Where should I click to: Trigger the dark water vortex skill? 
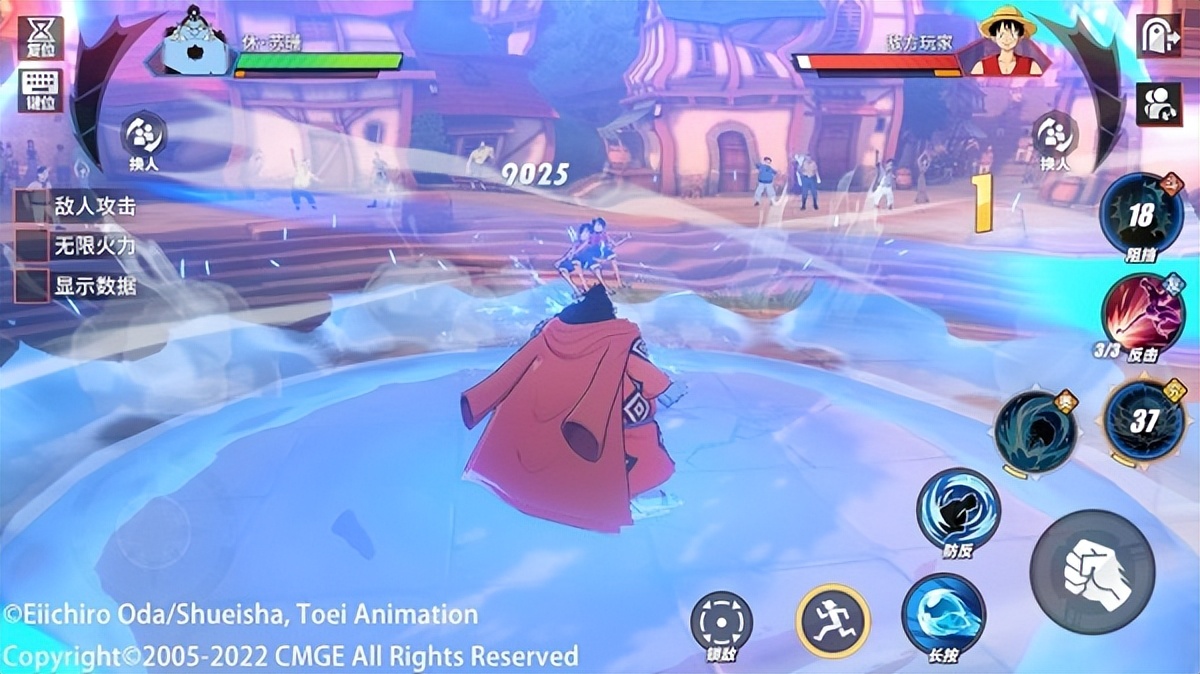point(1036,431)
